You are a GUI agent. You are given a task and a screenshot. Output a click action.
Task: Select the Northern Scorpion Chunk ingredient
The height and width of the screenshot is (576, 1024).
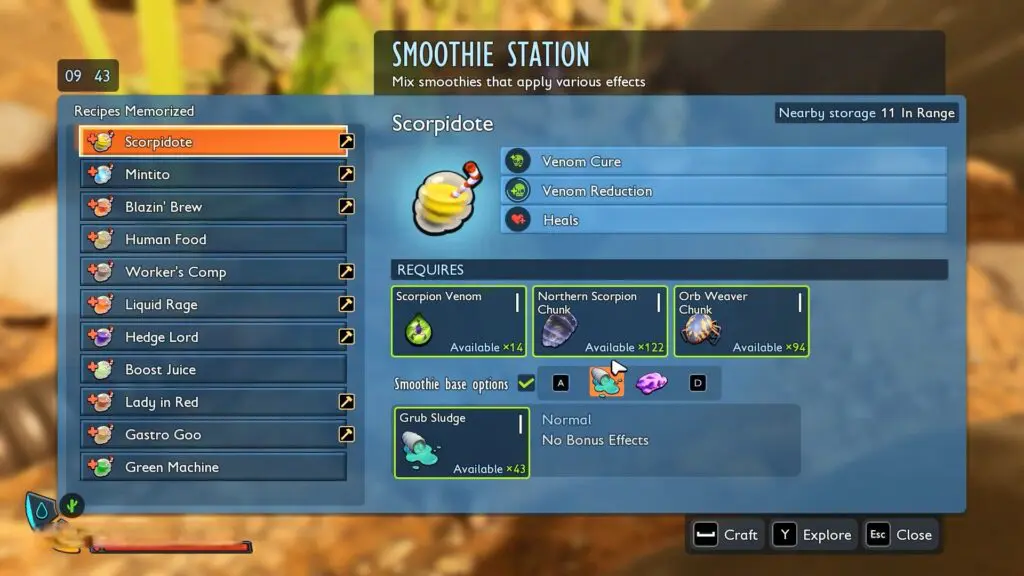(x=600, y=321)
